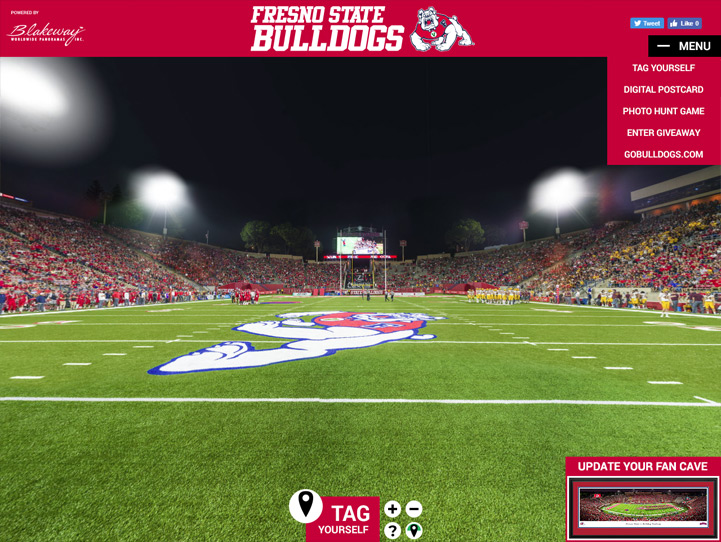This screenshot has width=721, height=542.
Task: Click the Facebook Like button
Action: click(685, 23)
